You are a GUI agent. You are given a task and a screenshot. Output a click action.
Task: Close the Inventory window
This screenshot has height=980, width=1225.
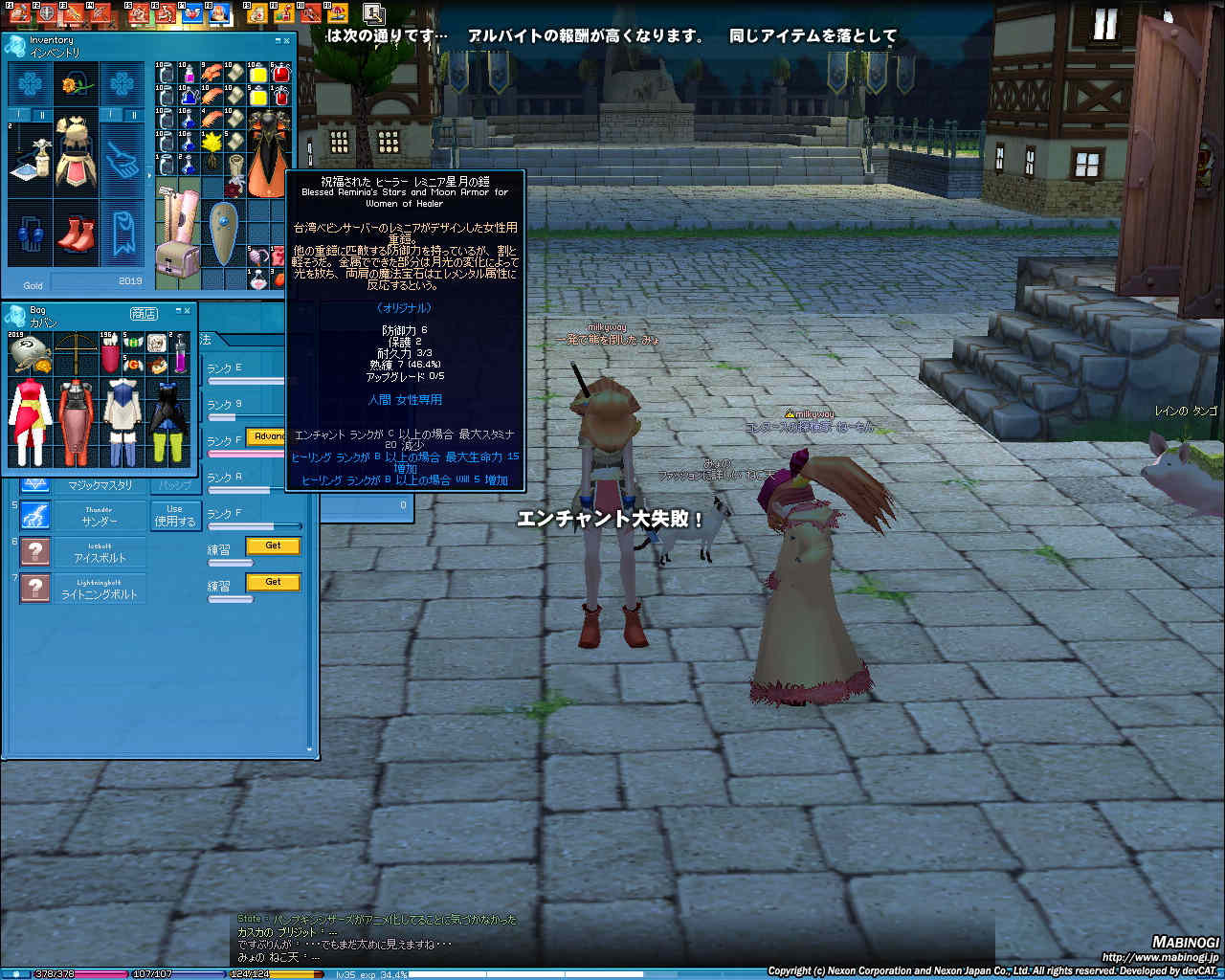tap(287, 40)
